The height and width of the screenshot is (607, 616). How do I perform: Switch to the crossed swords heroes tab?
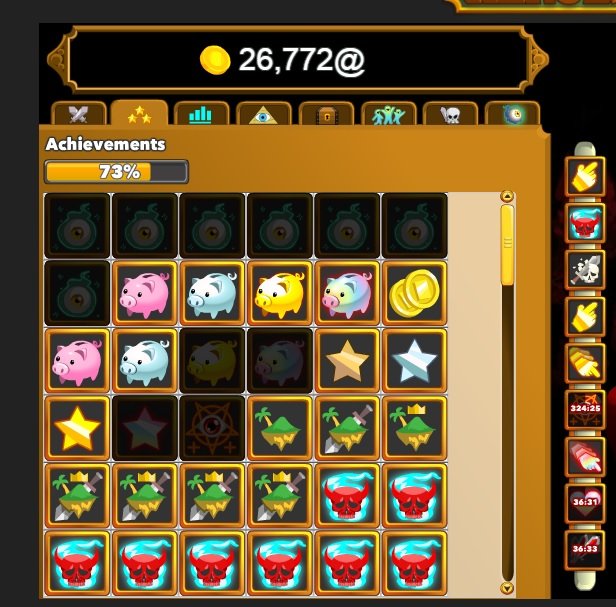click(x=78, y=114)
